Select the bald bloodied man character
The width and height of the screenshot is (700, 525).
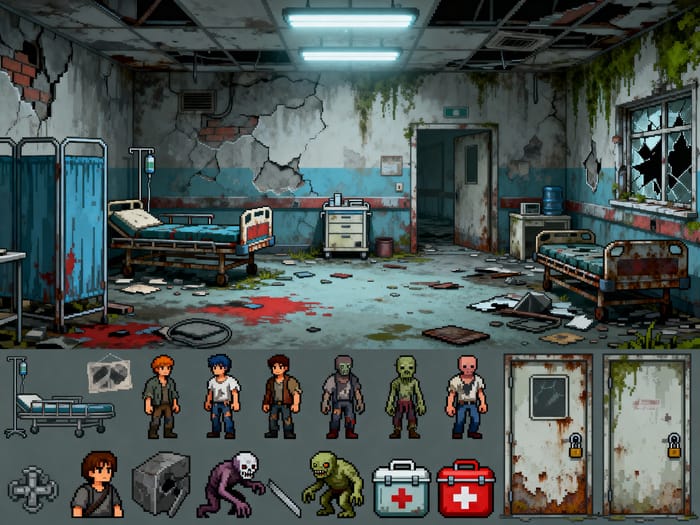point(465,396)
